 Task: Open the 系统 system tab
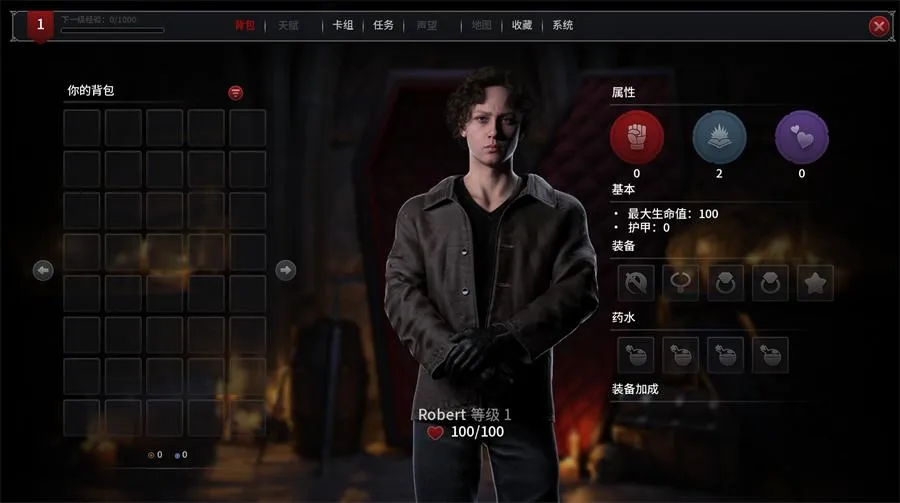click(x=563, y=26)
